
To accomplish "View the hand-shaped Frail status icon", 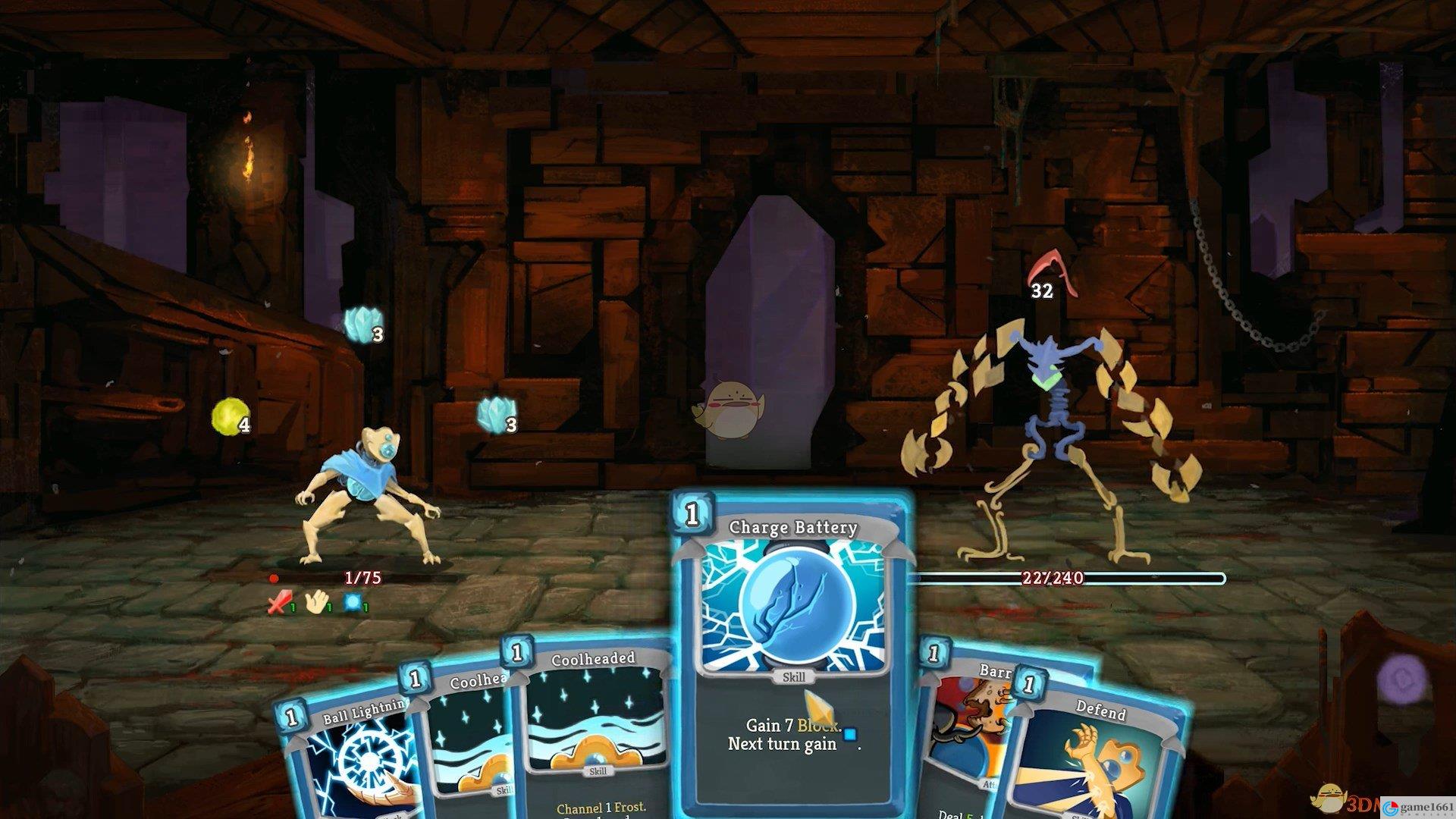I will coord(315,603).
